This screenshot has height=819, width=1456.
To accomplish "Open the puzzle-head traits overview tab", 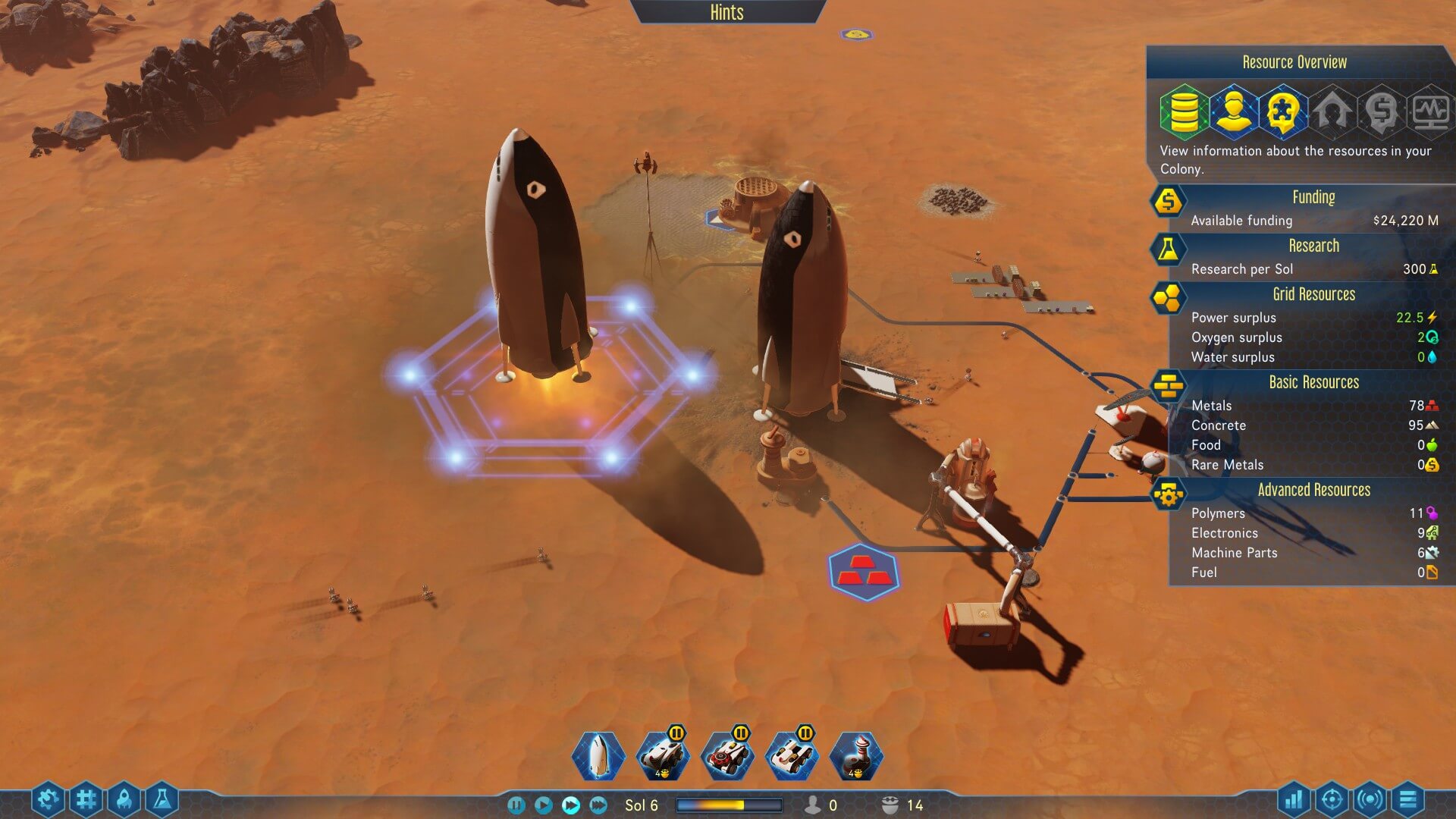I will (x=1282, y=111).
